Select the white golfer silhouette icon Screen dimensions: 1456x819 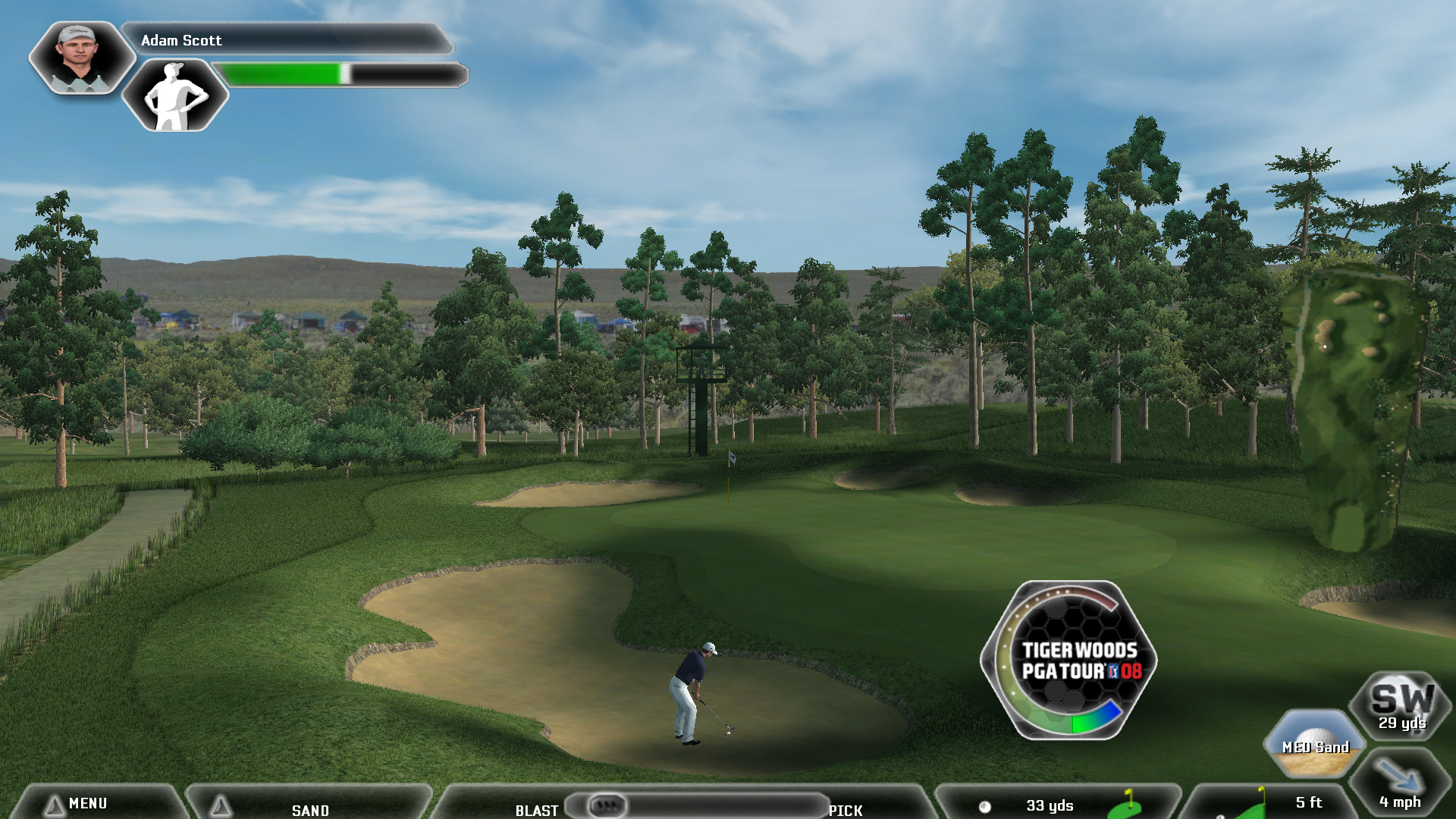(x=176, y=96)
